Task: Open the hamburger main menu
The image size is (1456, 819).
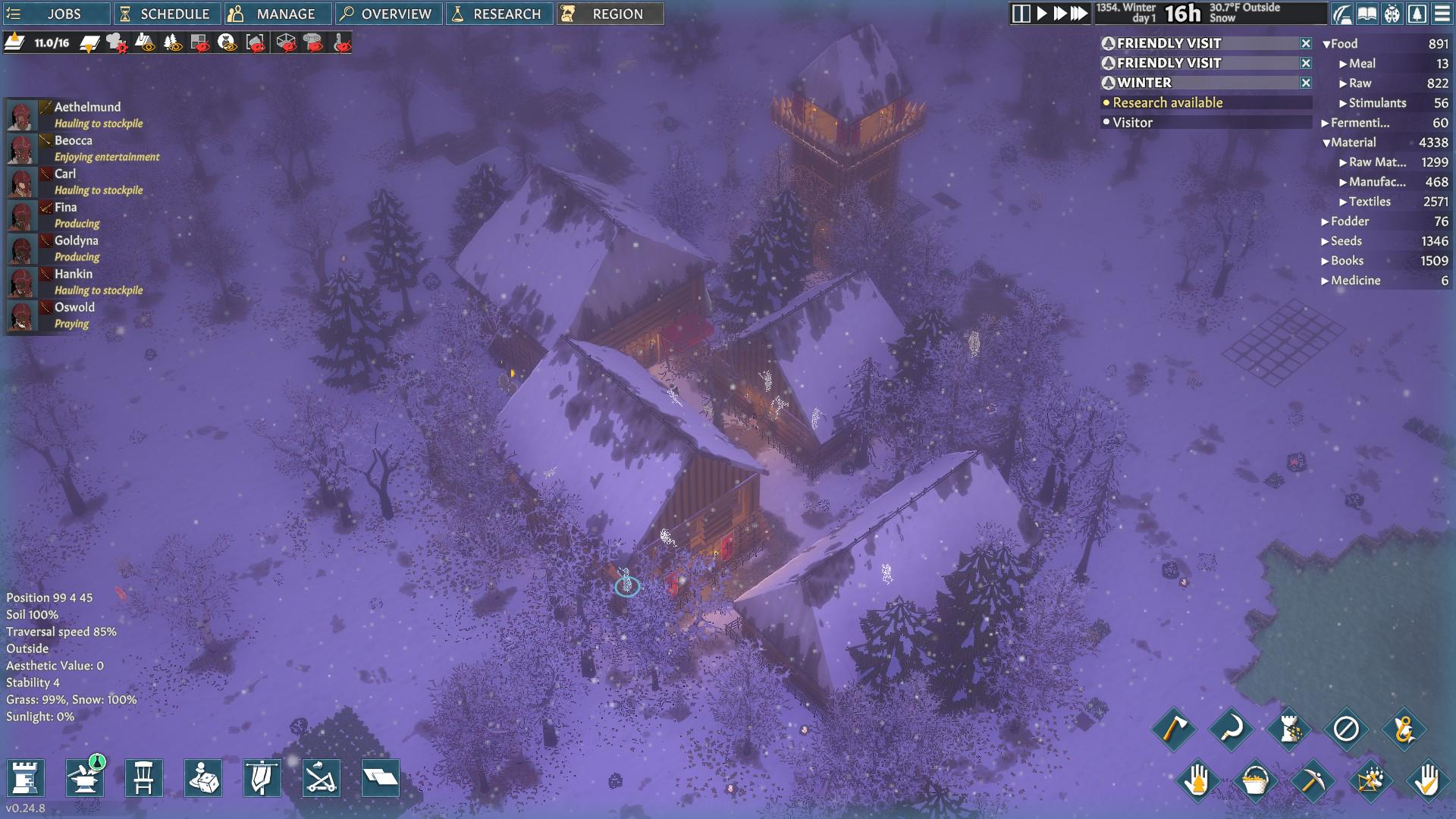Action: click(1442, 14)
